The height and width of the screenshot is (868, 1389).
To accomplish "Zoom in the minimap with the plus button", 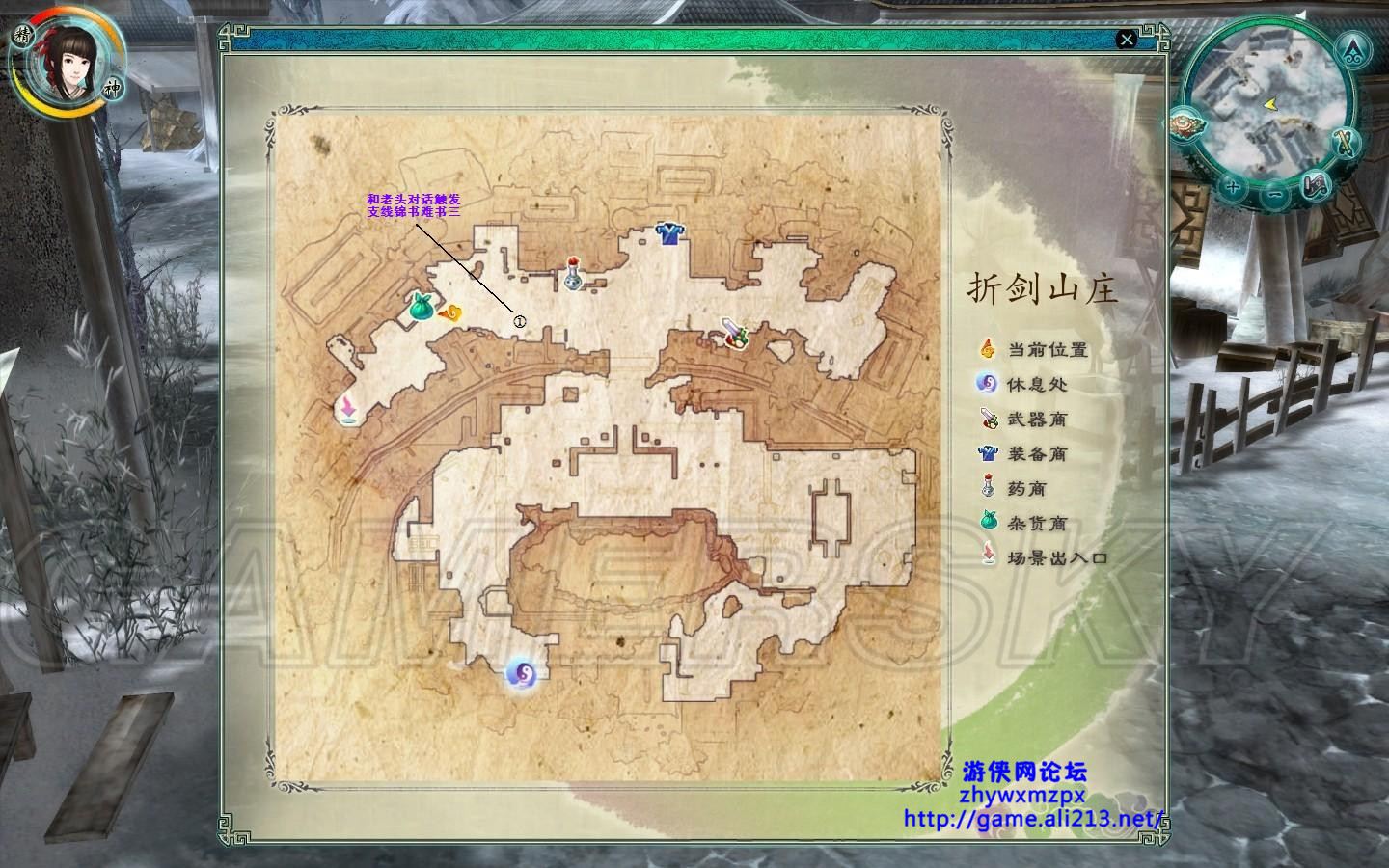I will coord(1234,189).
